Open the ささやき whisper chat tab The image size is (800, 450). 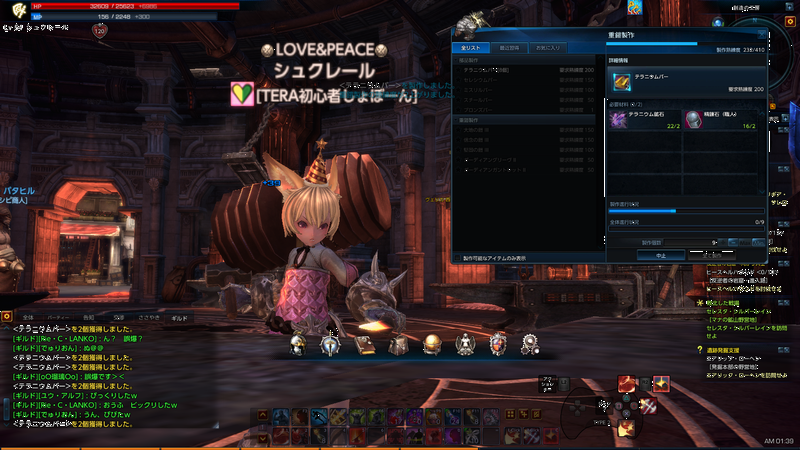point(148,317)
